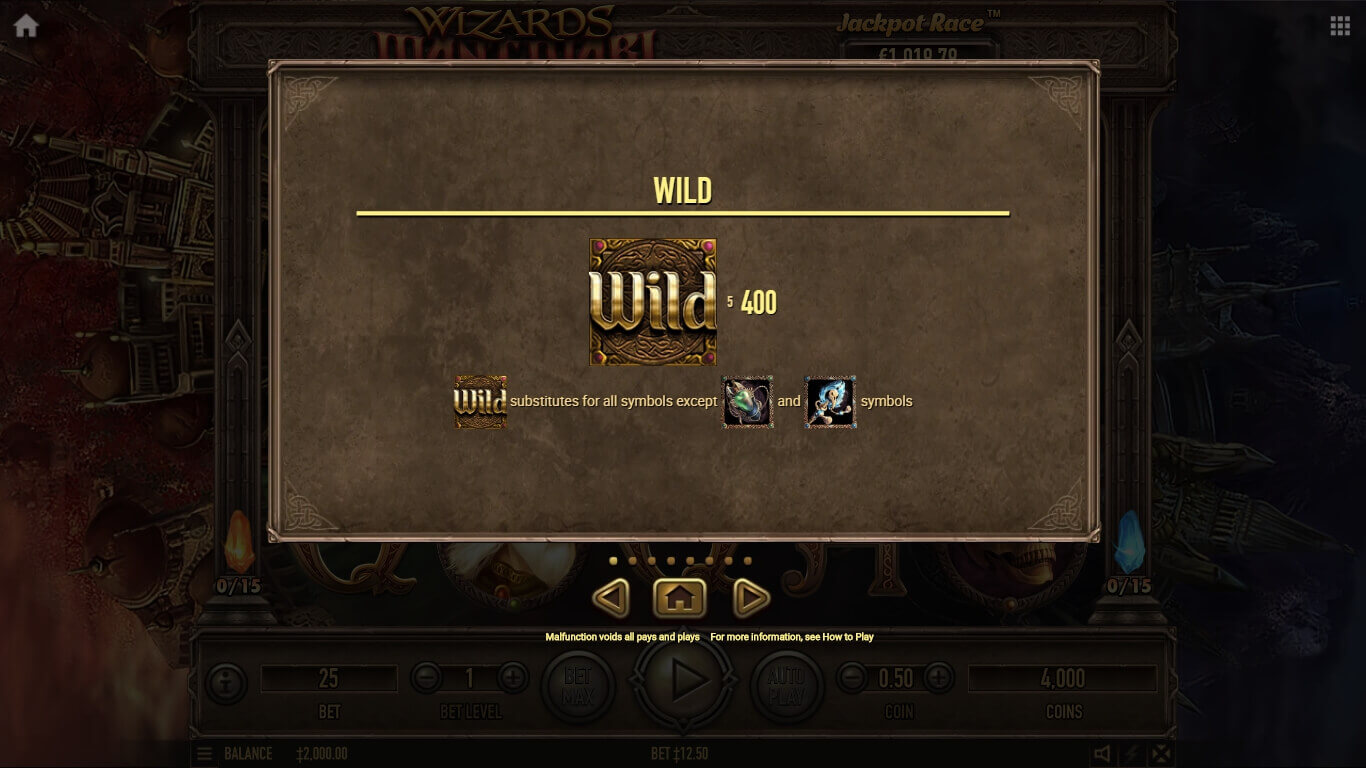Spin the reels with the play button
The height and width of the screenshot is (768, 1366).
point(685,682)
